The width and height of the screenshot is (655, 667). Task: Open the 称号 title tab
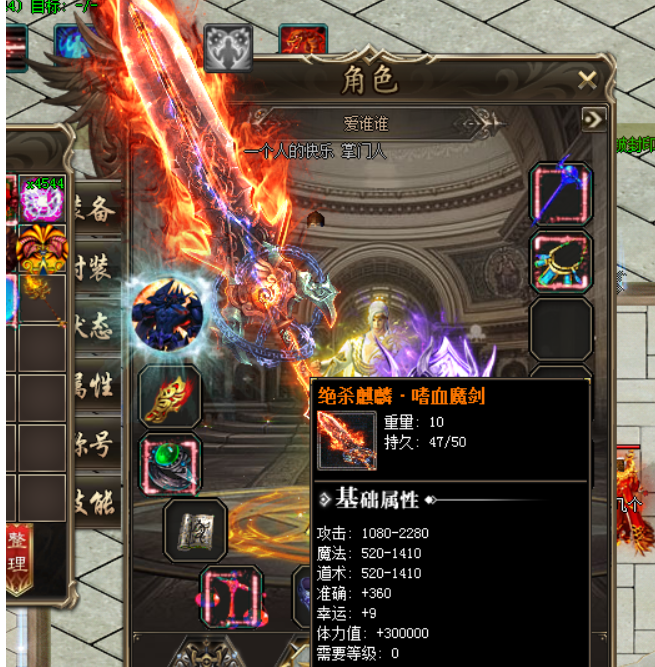pos(98,444)
